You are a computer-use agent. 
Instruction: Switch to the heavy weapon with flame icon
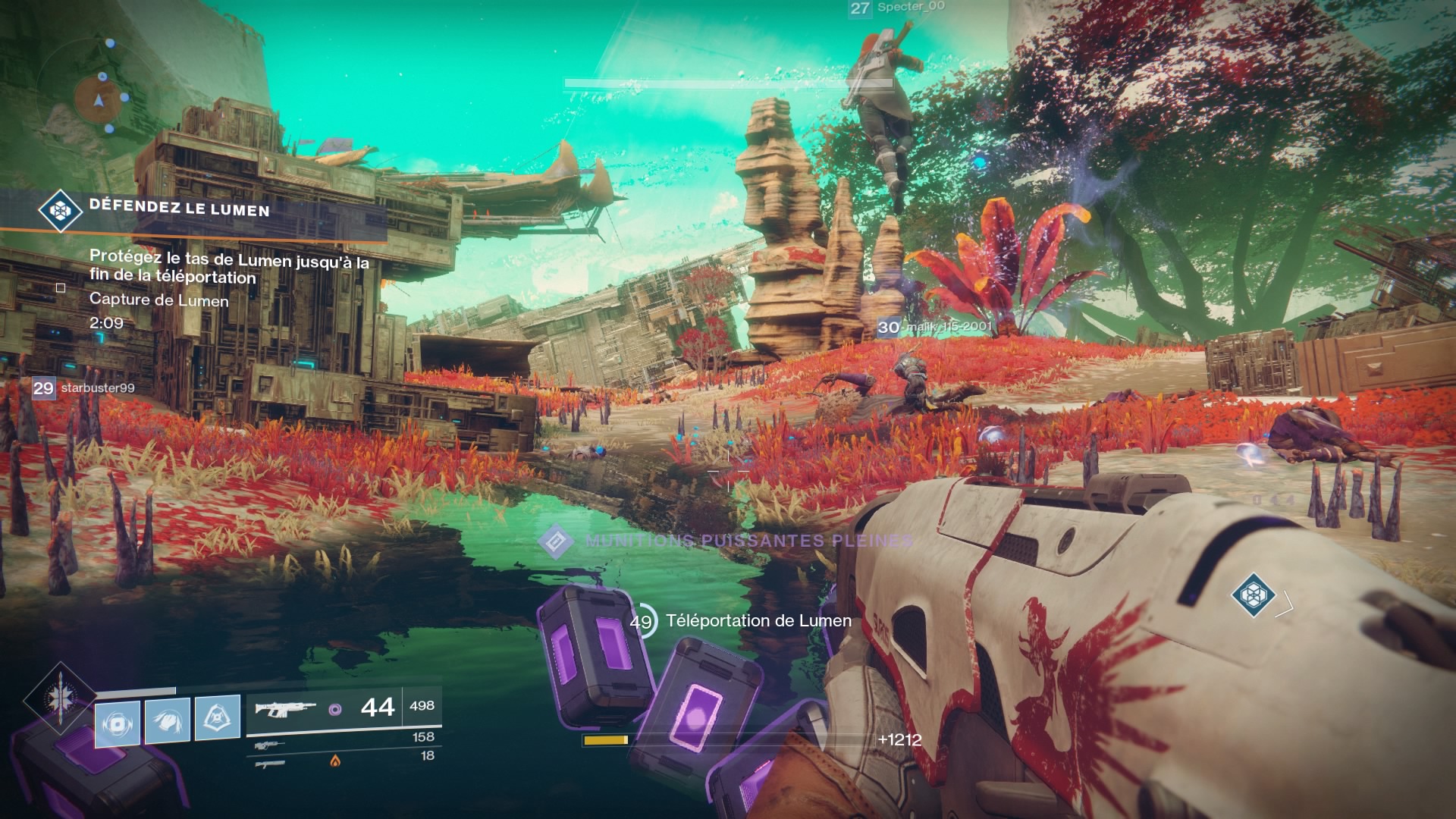(x=270, y=763)
